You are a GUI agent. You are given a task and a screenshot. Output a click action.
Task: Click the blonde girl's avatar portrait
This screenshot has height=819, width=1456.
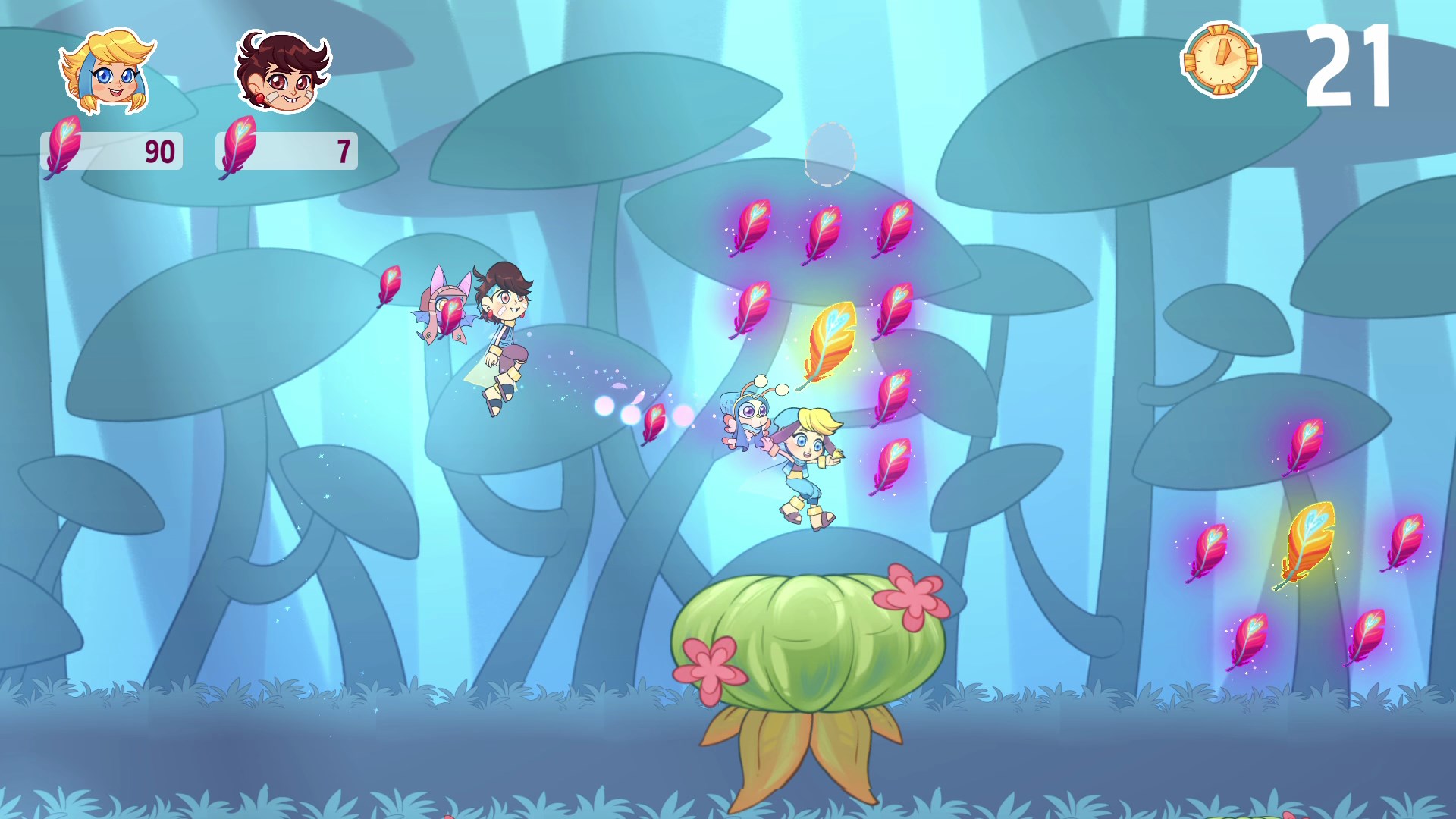[106, 72]
